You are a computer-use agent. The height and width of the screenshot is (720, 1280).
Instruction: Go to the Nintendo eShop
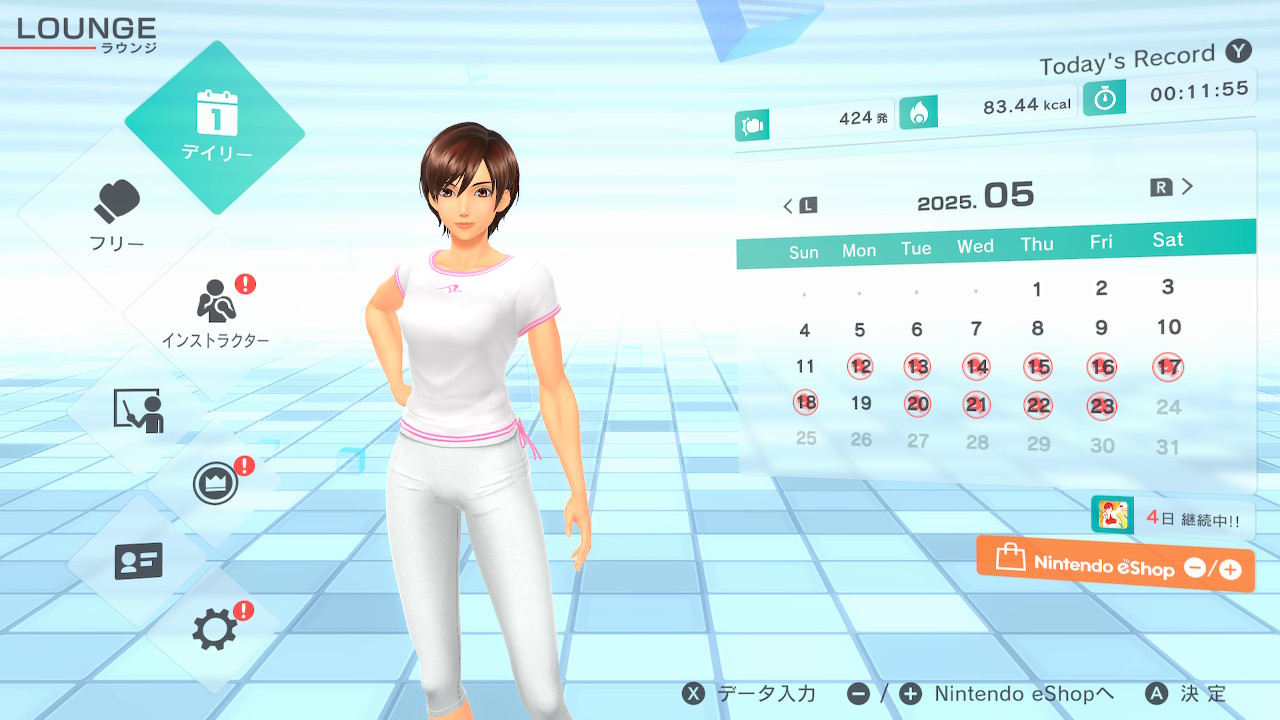click(x=1115, y=565)
